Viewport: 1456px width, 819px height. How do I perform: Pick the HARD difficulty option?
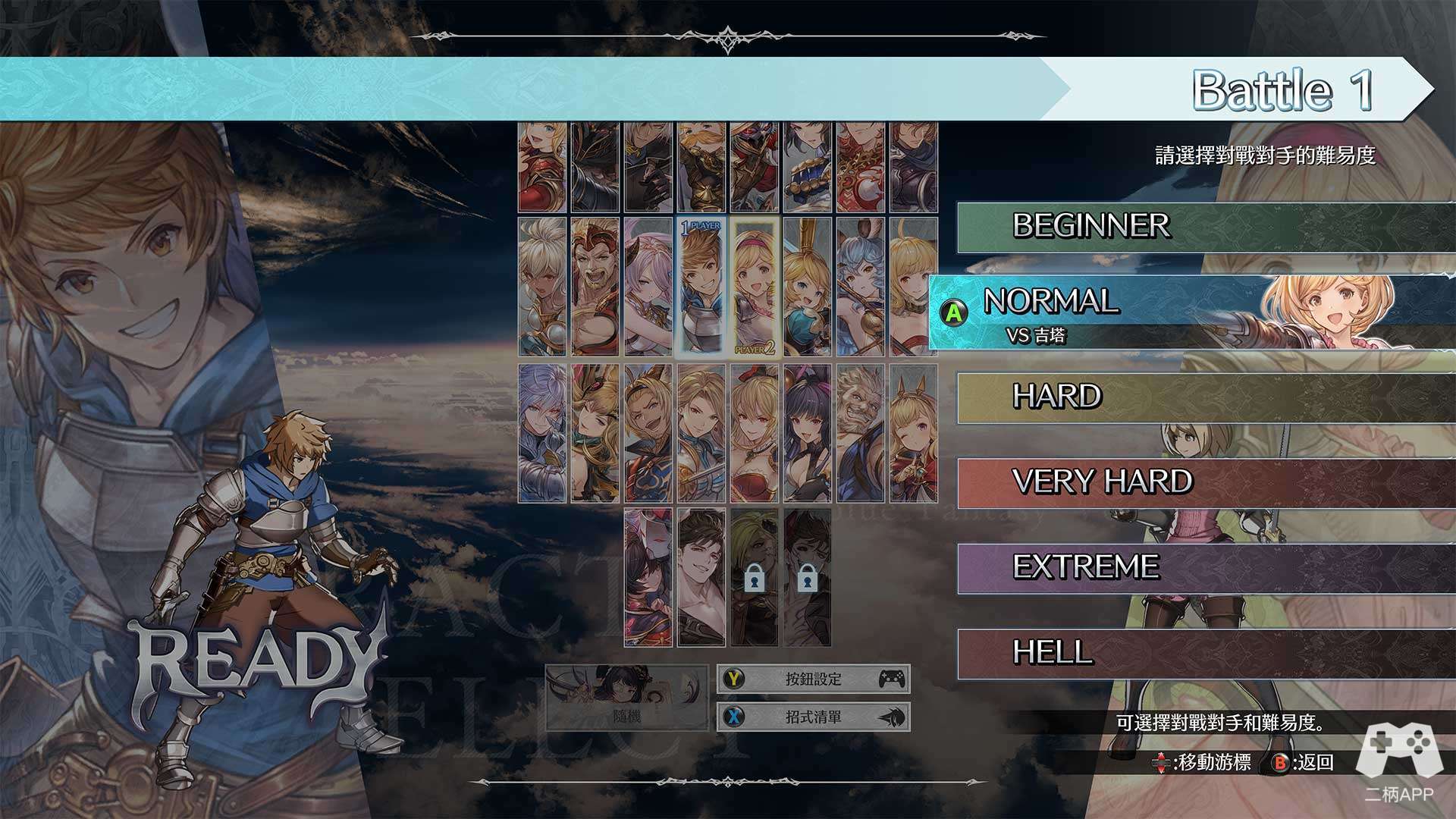(1206, 397)
